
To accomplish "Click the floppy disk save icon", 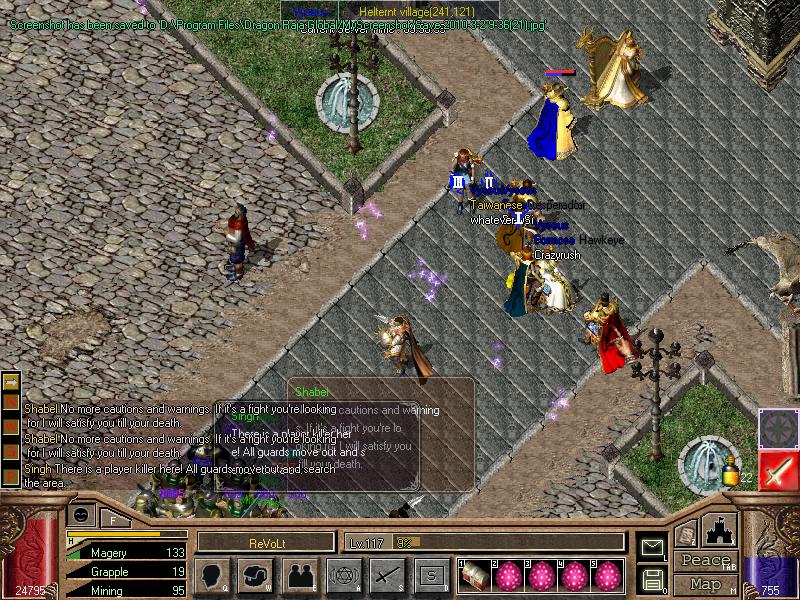I will coord(652,579).
